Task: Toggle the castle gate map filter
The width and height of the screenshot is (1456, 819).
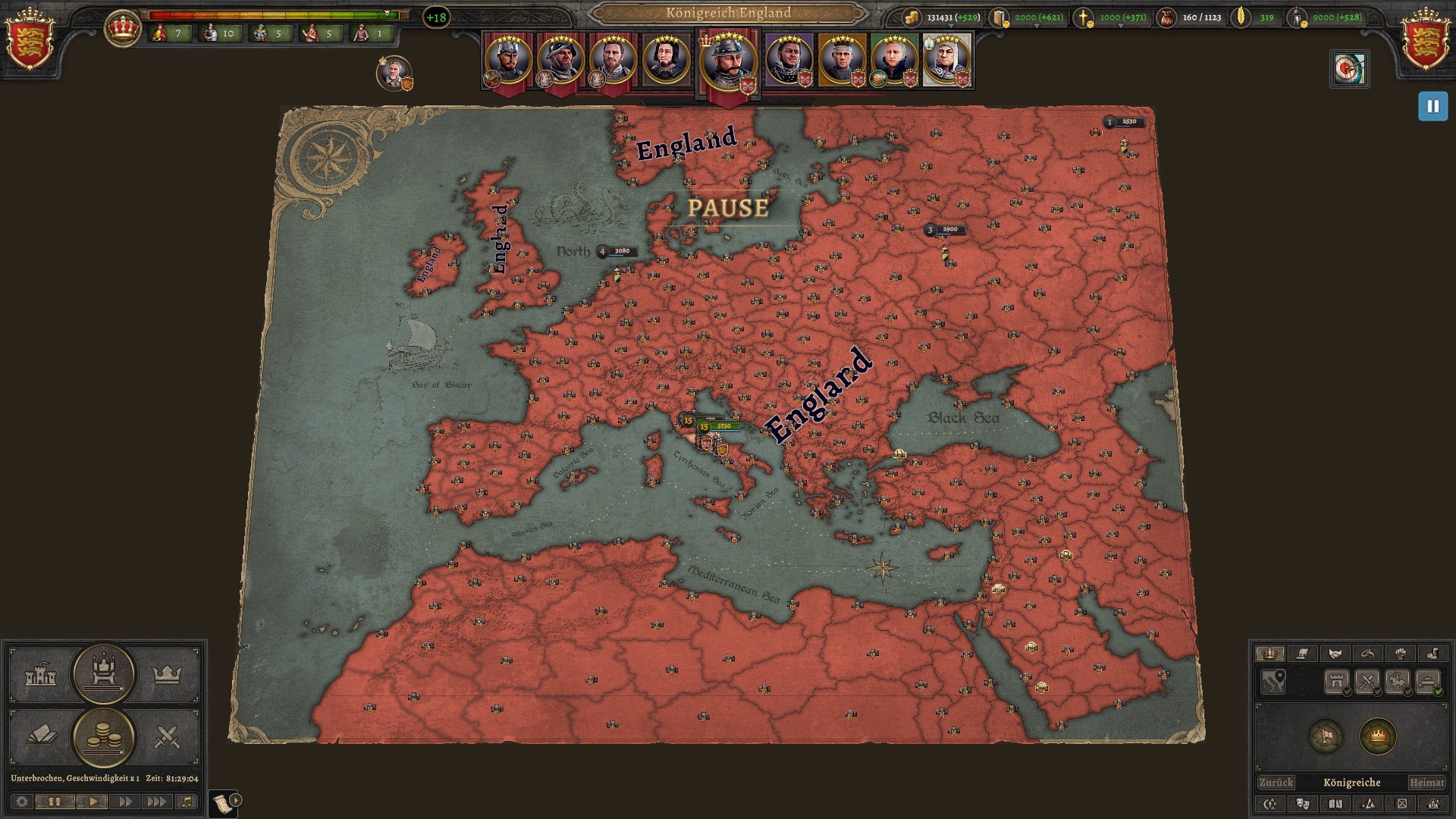Action: pos(1336,682)
